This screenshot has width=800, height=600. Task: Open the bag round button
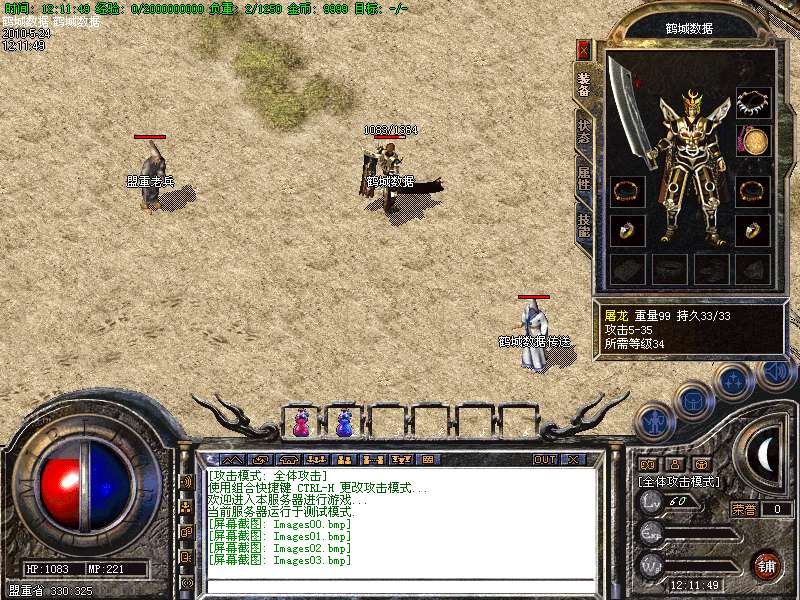point(693,401)
